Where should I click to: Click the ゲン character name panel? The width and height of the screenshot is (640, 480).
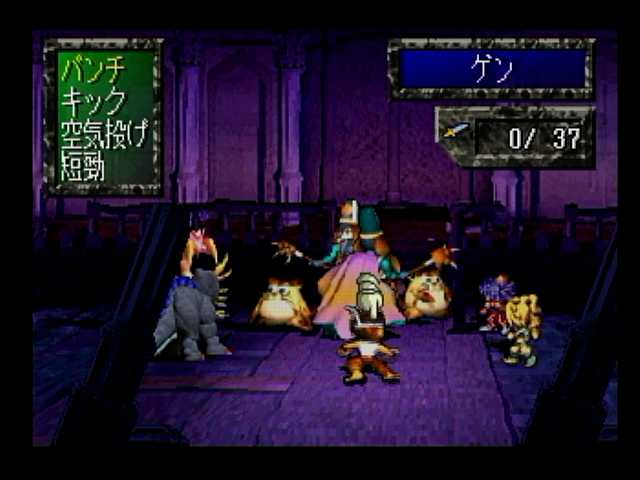click(x=491, y=67)
